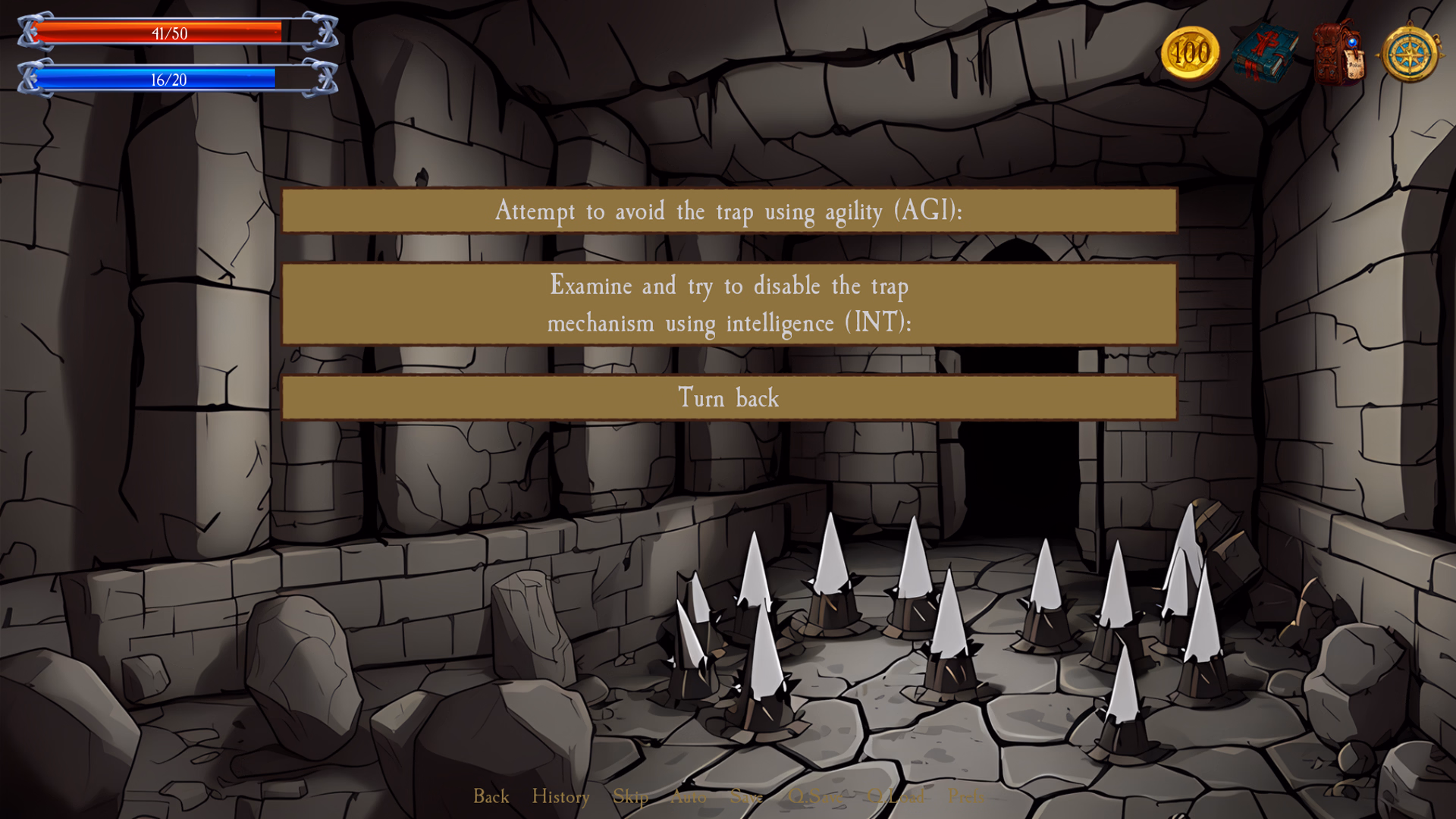Image resolution: width=1456 pixels, height=819 pixels.
Task: Toggle Auto text advance mode
Action: (x=689, y=797)
